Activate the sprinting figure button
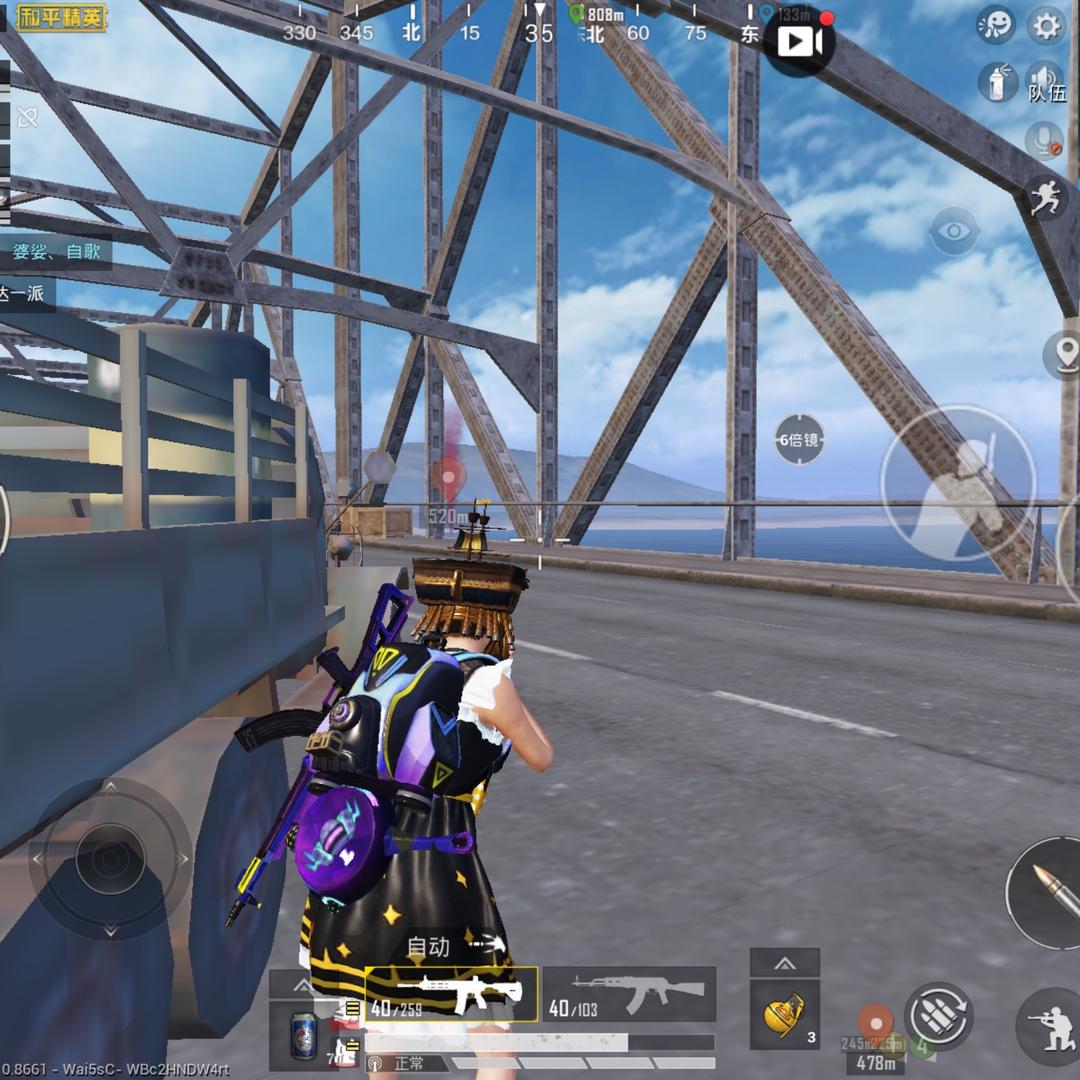 (1045, 197)
